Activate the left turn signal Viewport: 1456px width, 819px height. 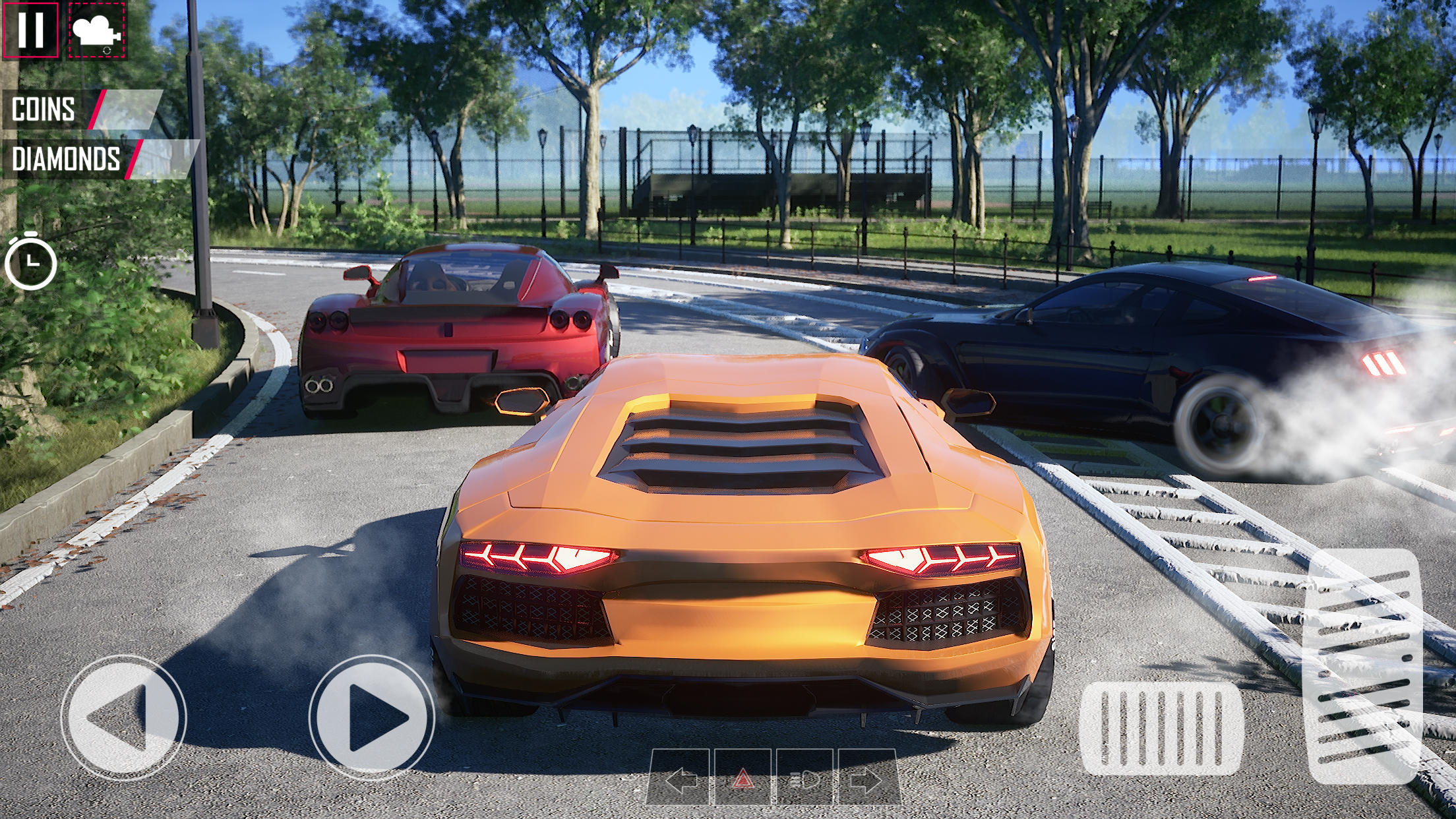(x=681, y=780)
